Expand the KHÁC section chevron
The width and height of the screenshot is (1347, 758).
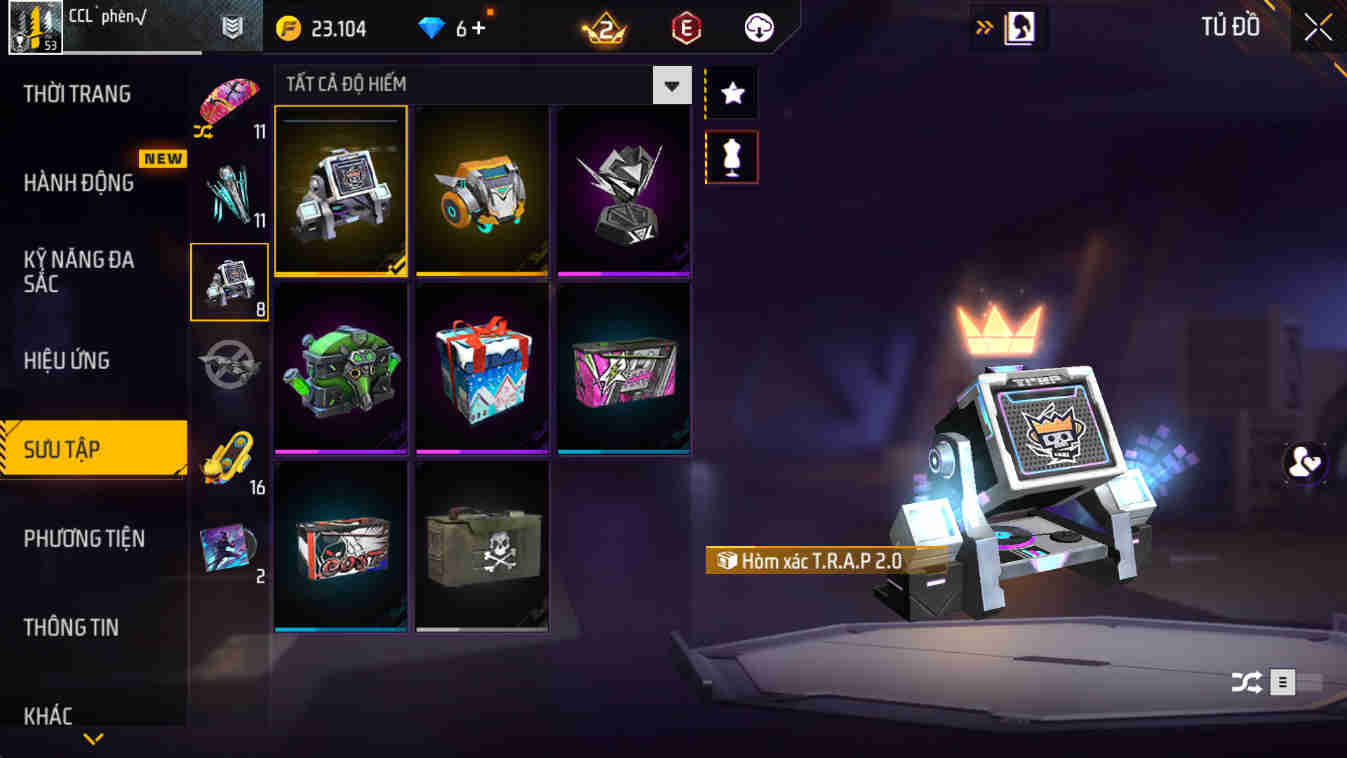(x=94, y=740)
